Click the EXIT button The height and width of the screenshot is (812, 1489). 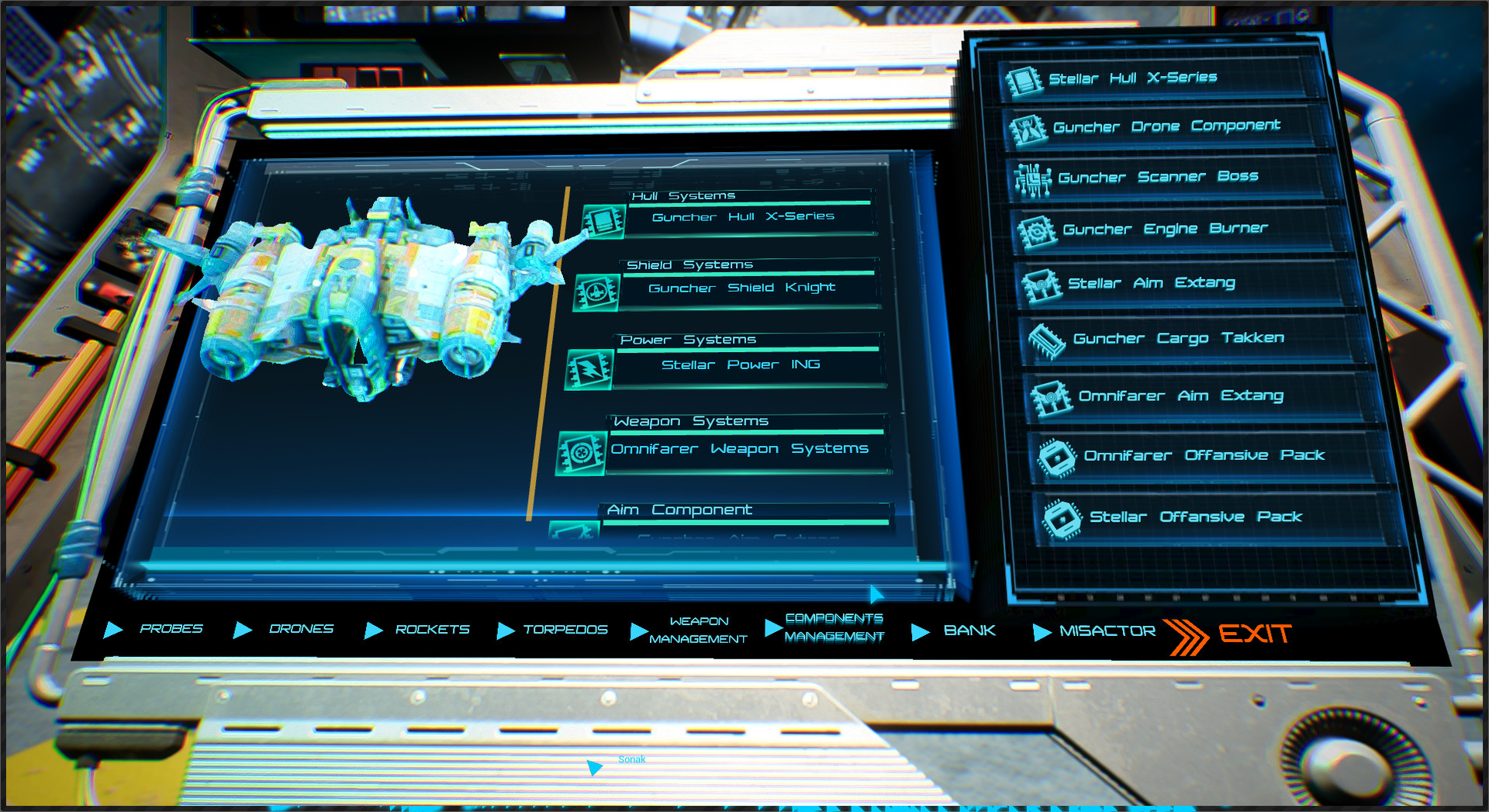point(1256,633)
